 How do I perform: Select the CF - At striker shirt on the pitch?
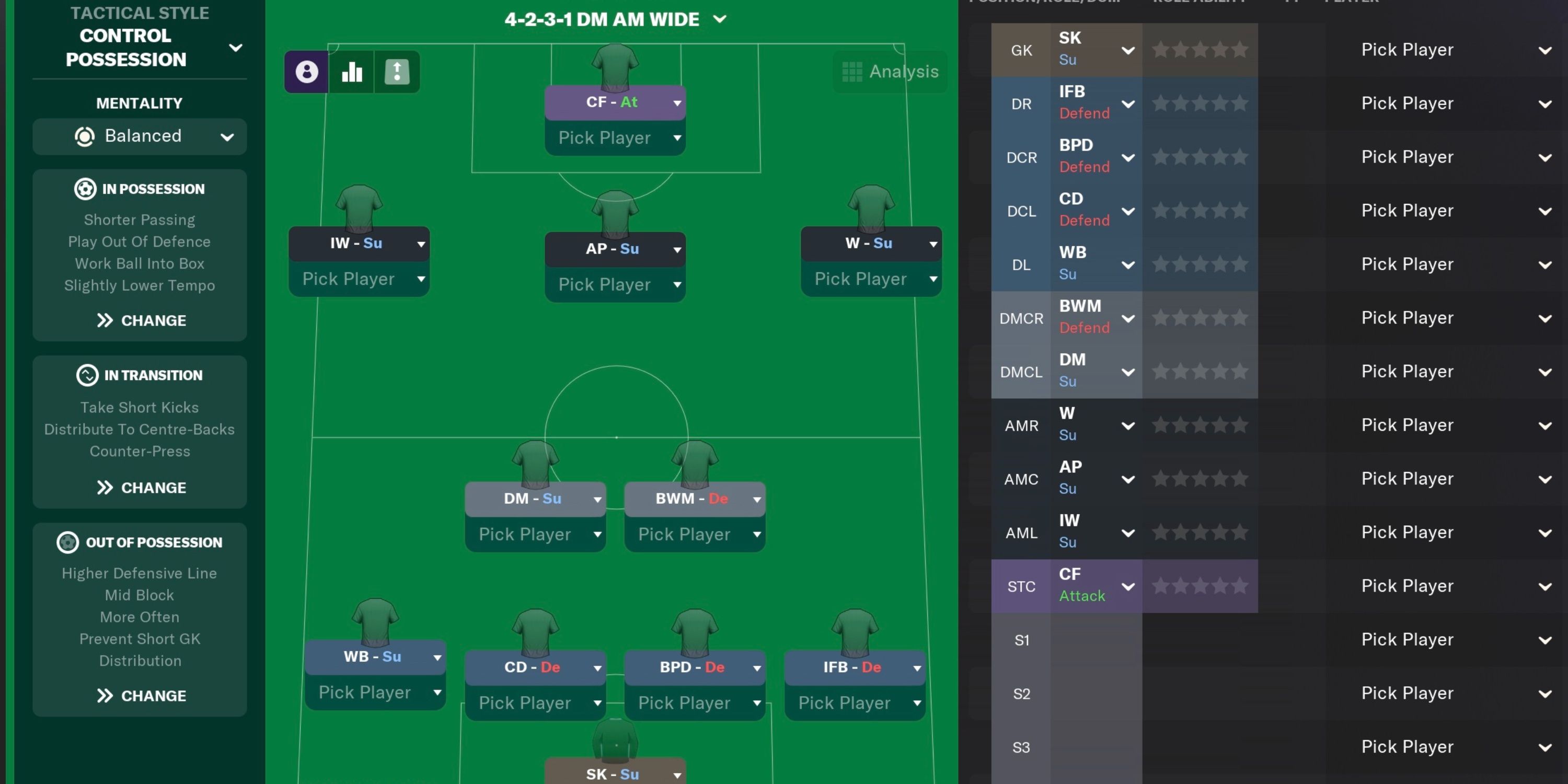(615, 67)
